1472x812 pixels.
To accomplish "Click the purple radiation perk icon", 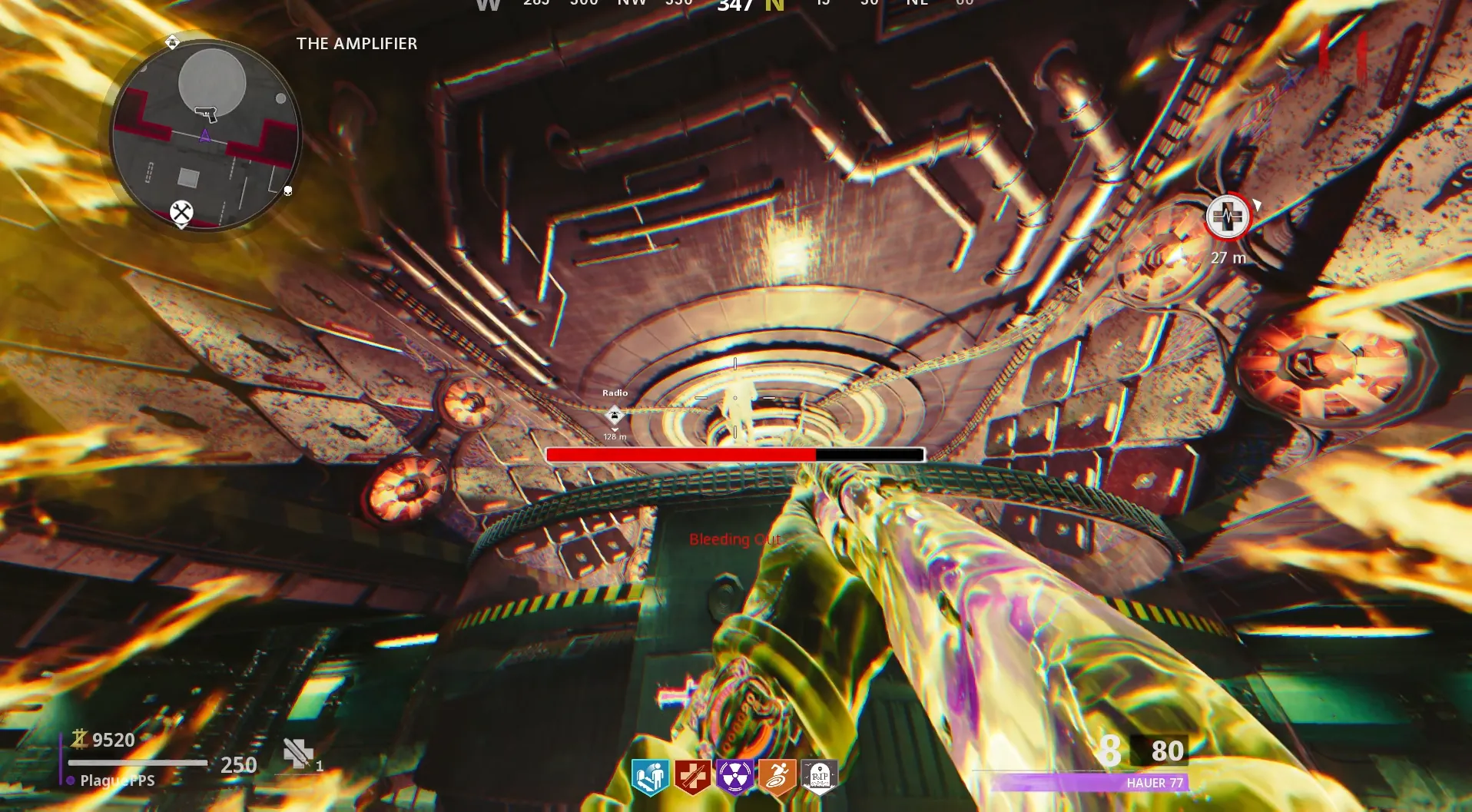I will pos(734,777).
